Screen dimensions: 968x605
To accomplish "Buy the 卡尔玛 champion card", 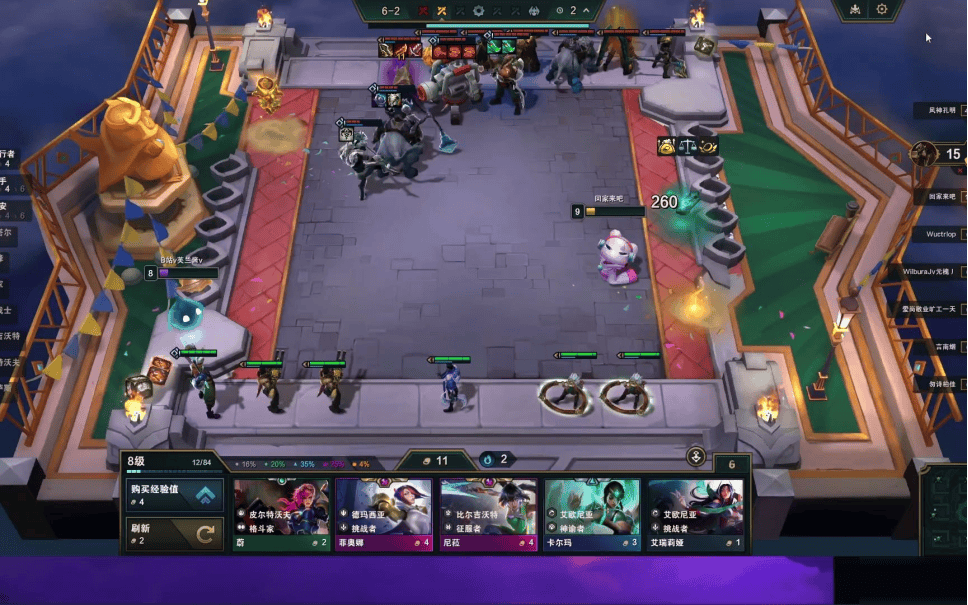I will (x=592, y=514).
